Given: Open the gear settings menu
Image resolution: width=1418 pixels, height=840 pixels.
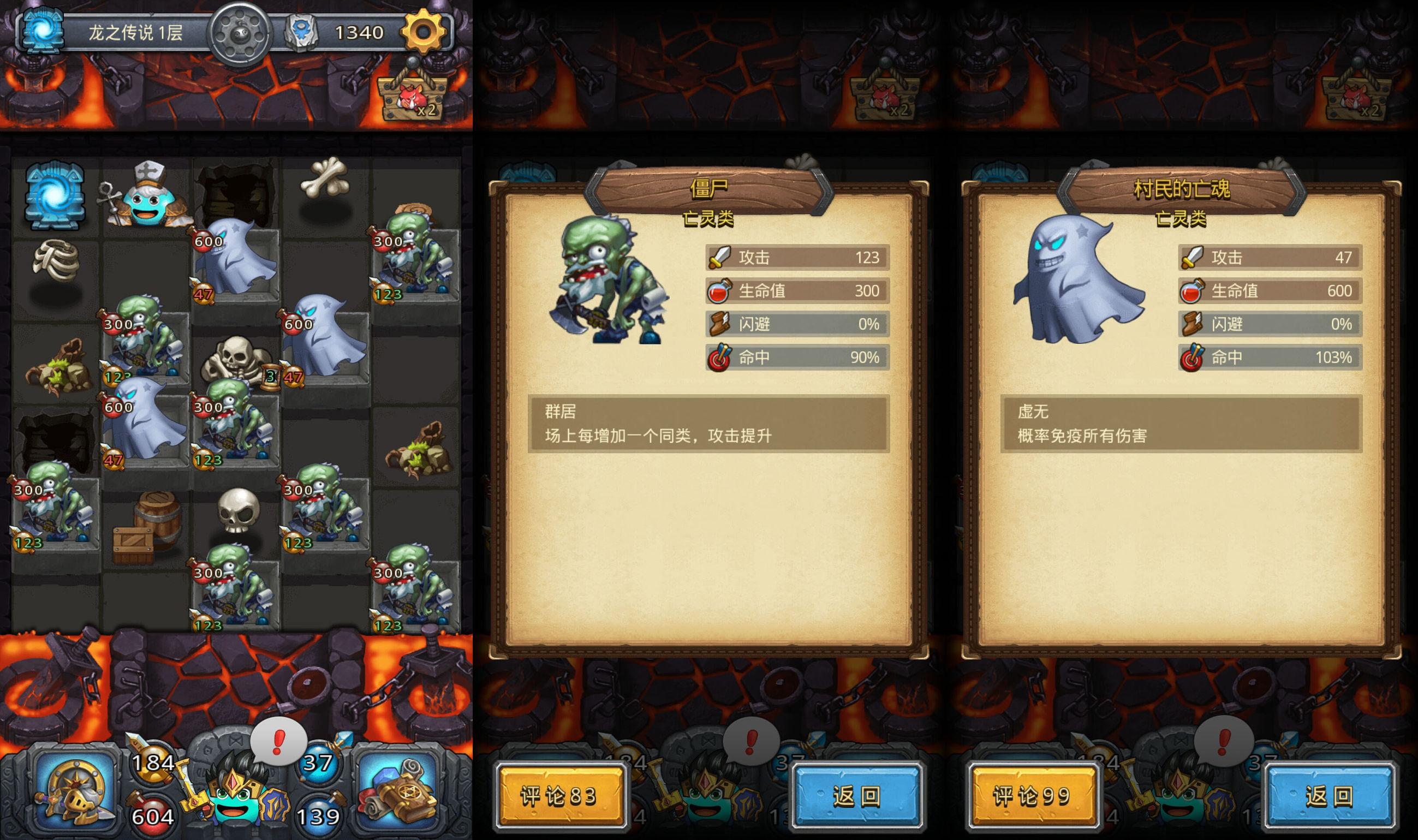Looking at the screenshot, I should pyautogui.click(x=423, y=31).
